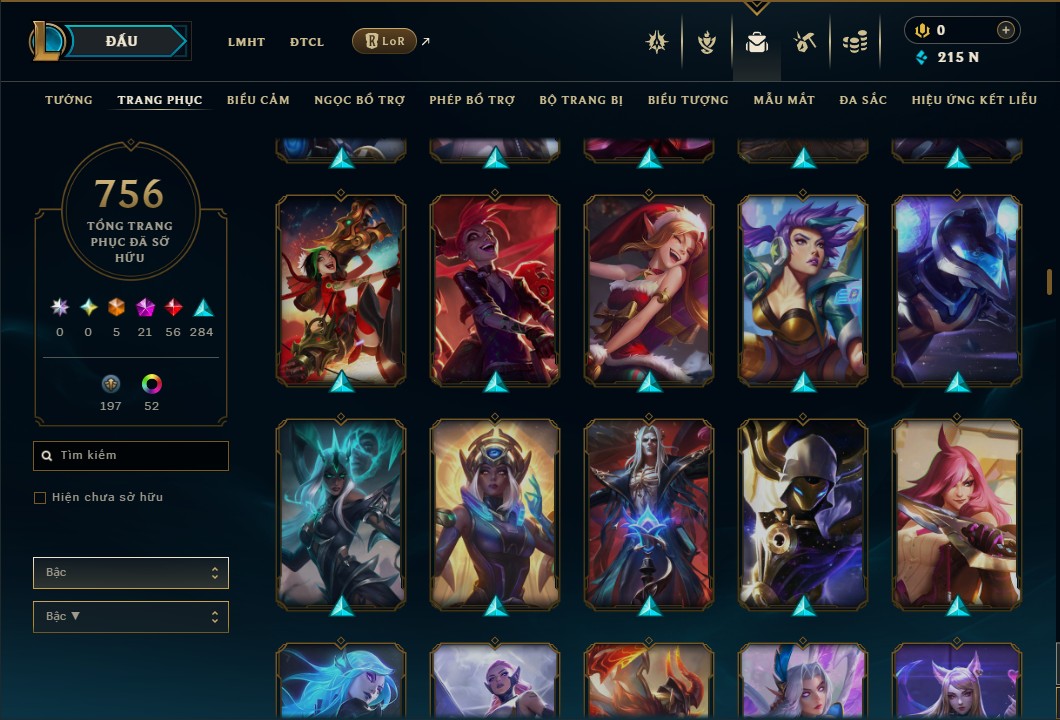Go to the PHÉP BỔ TRỢ tab
This screenshot has height=720, width=1060.
click(472, 100)
